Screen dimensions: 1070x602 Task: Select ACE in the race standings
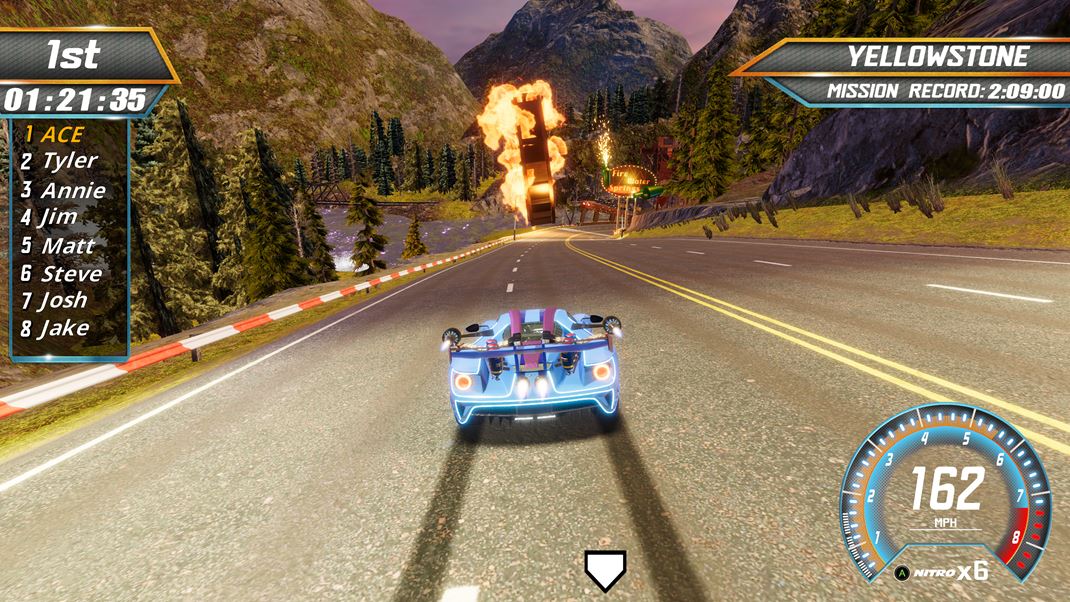(54, 134)
